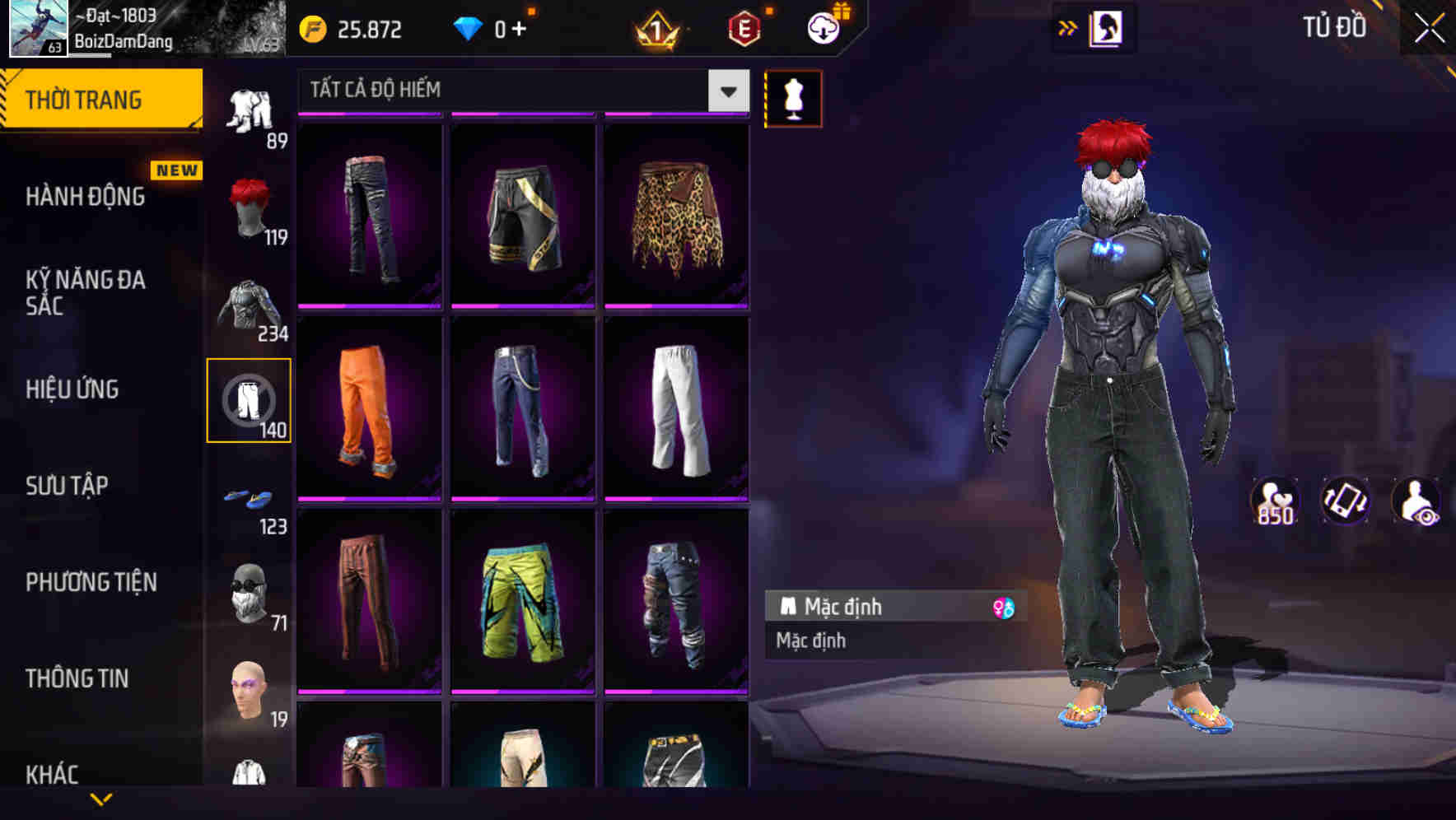Image resolution: width=1456 pixels, height=820 pixels.
Task: Open the bald head face category
Action: coord(250,690)
